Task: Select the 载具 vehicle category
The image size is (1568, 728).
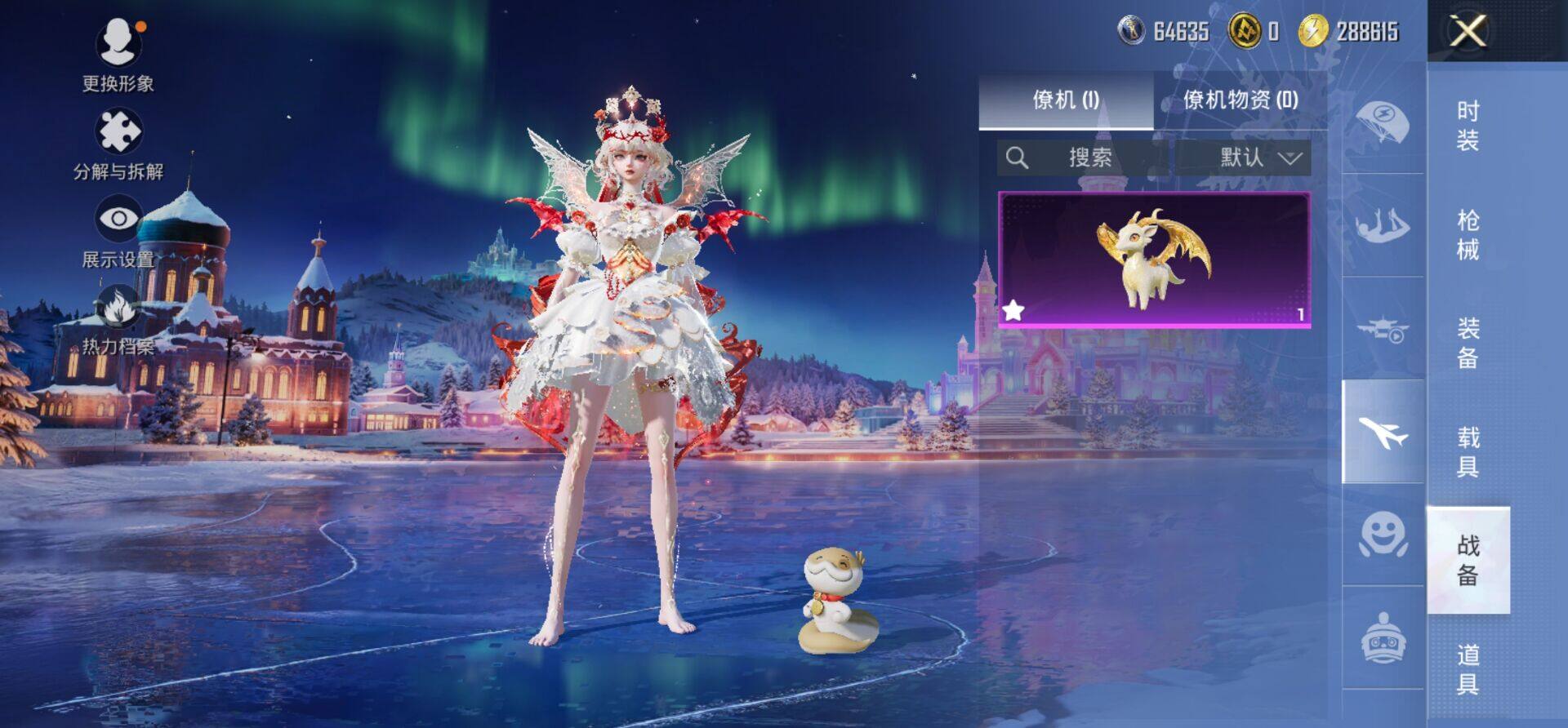Action: (1468, 451)
